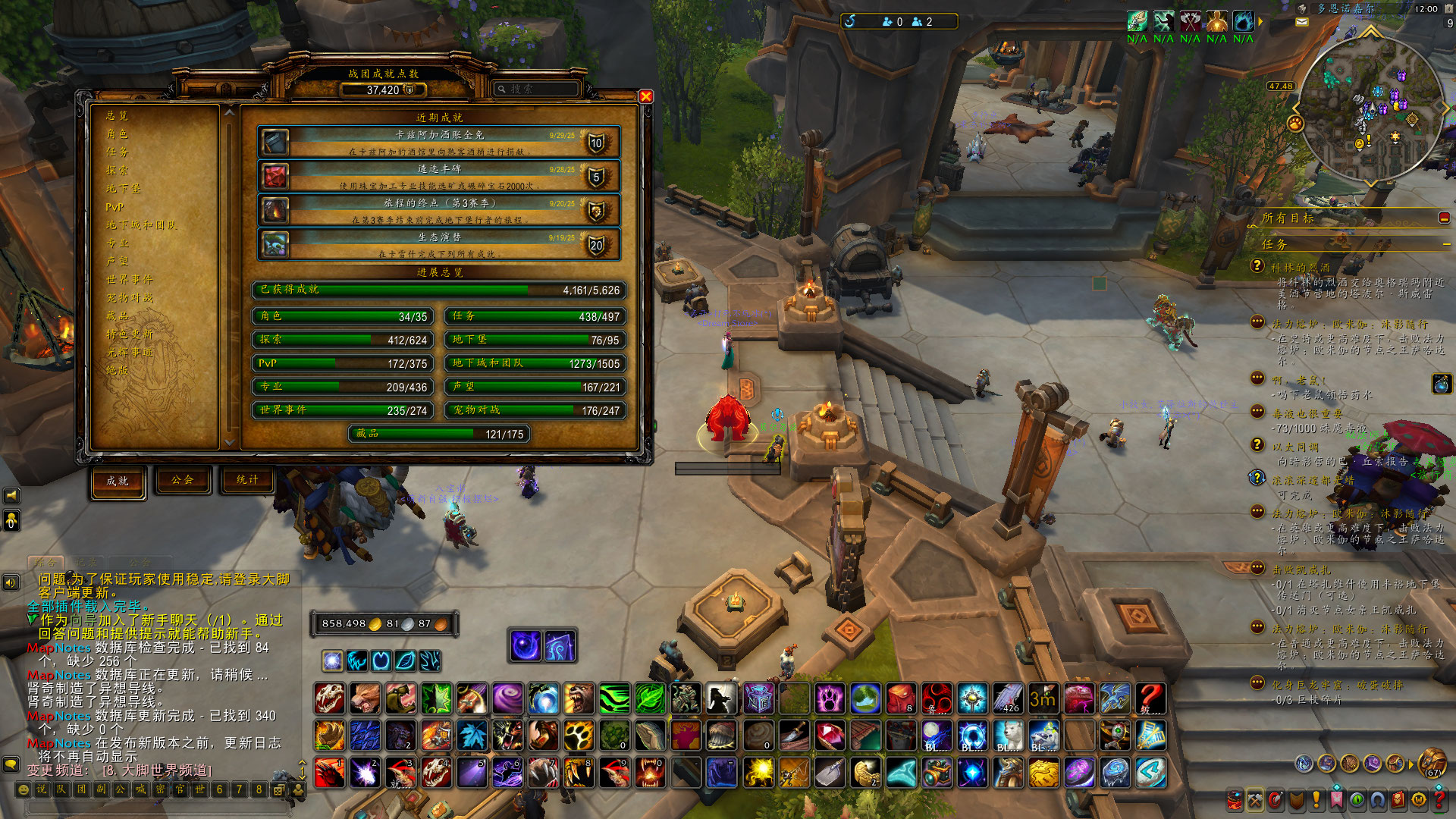Click the 说 chat channel button
The width and height of the screenshot is (1456, 819).
pos(42,789)
